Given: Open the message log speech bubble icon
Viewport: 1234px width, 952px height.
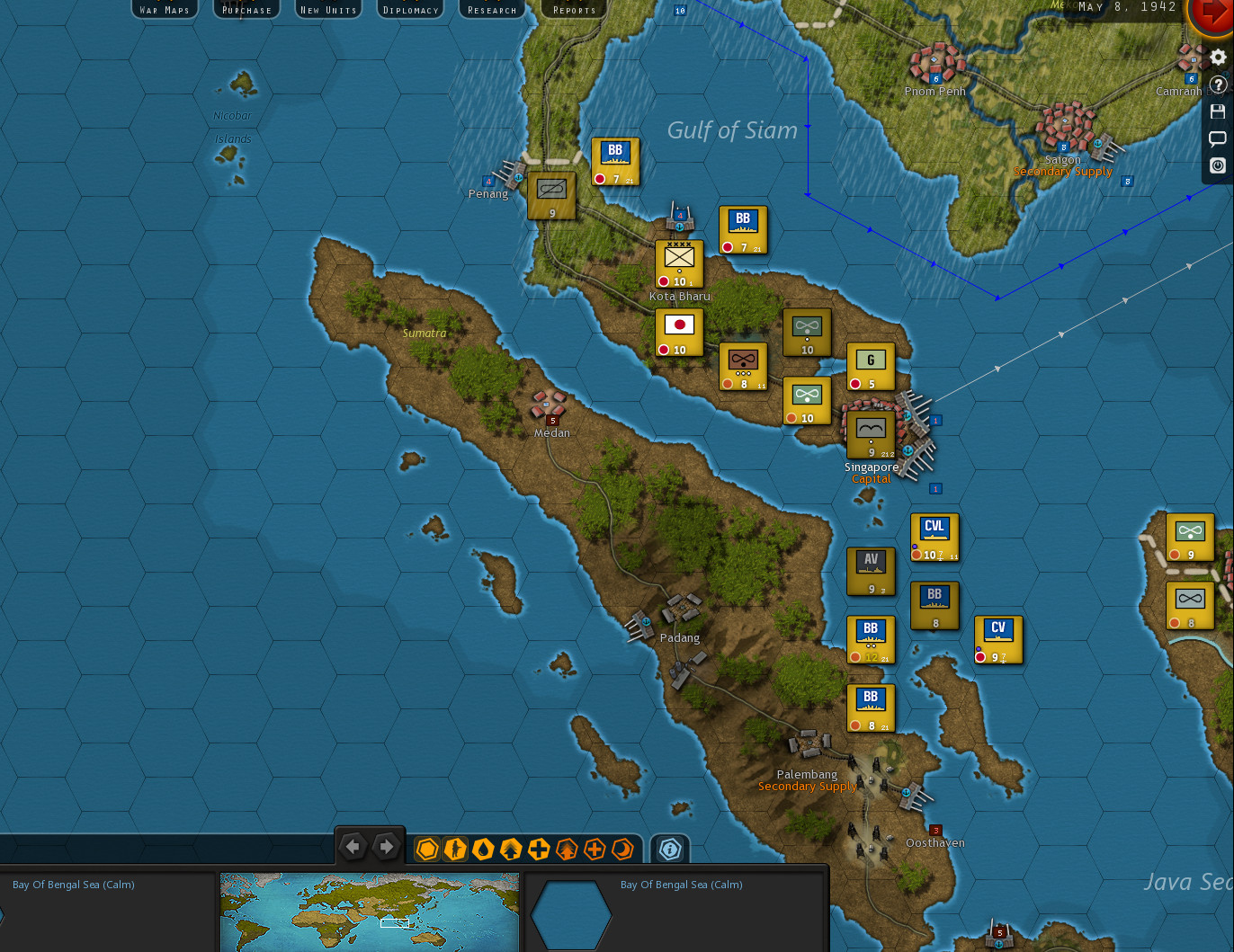Looking at the screenshot, I should point(1218,138).
